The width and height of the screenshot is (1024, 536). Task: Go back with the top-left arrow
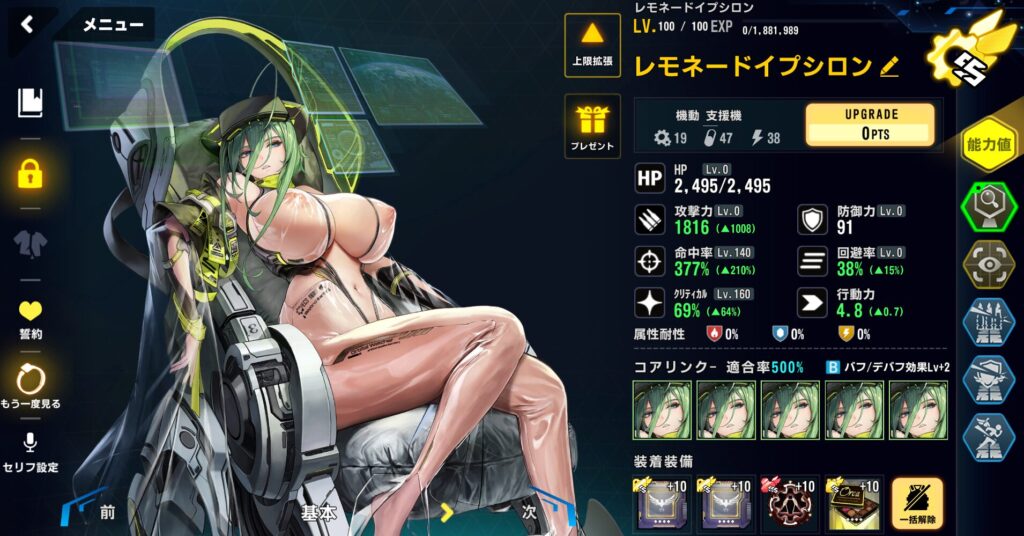[27, 25]
